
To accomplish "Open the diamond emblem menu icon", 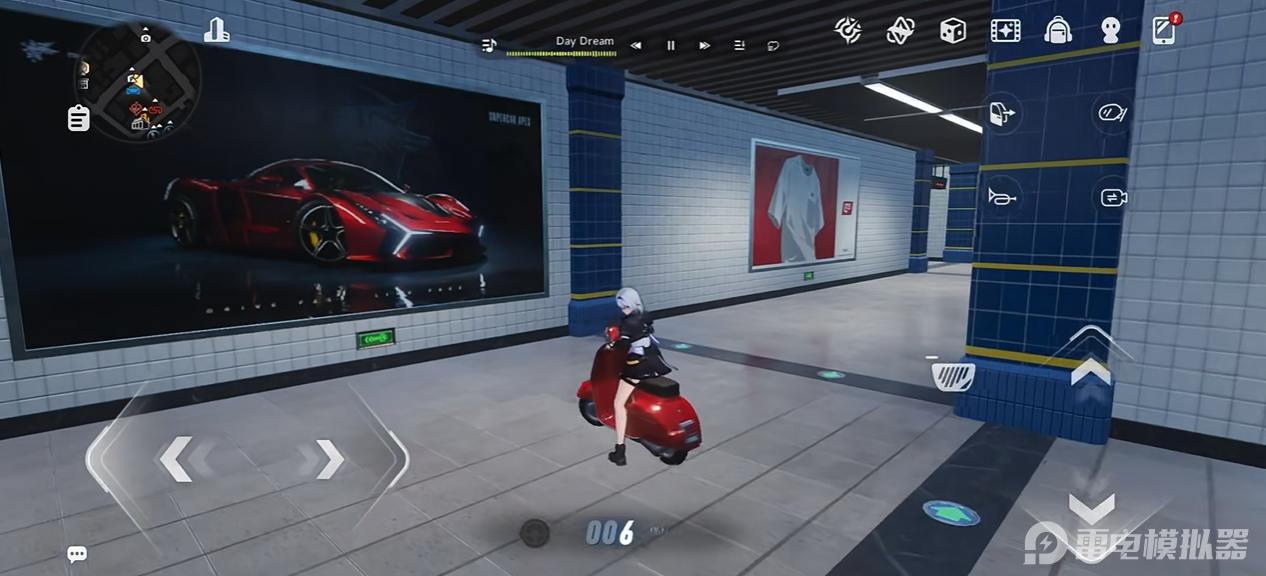I will click(900, 31).
